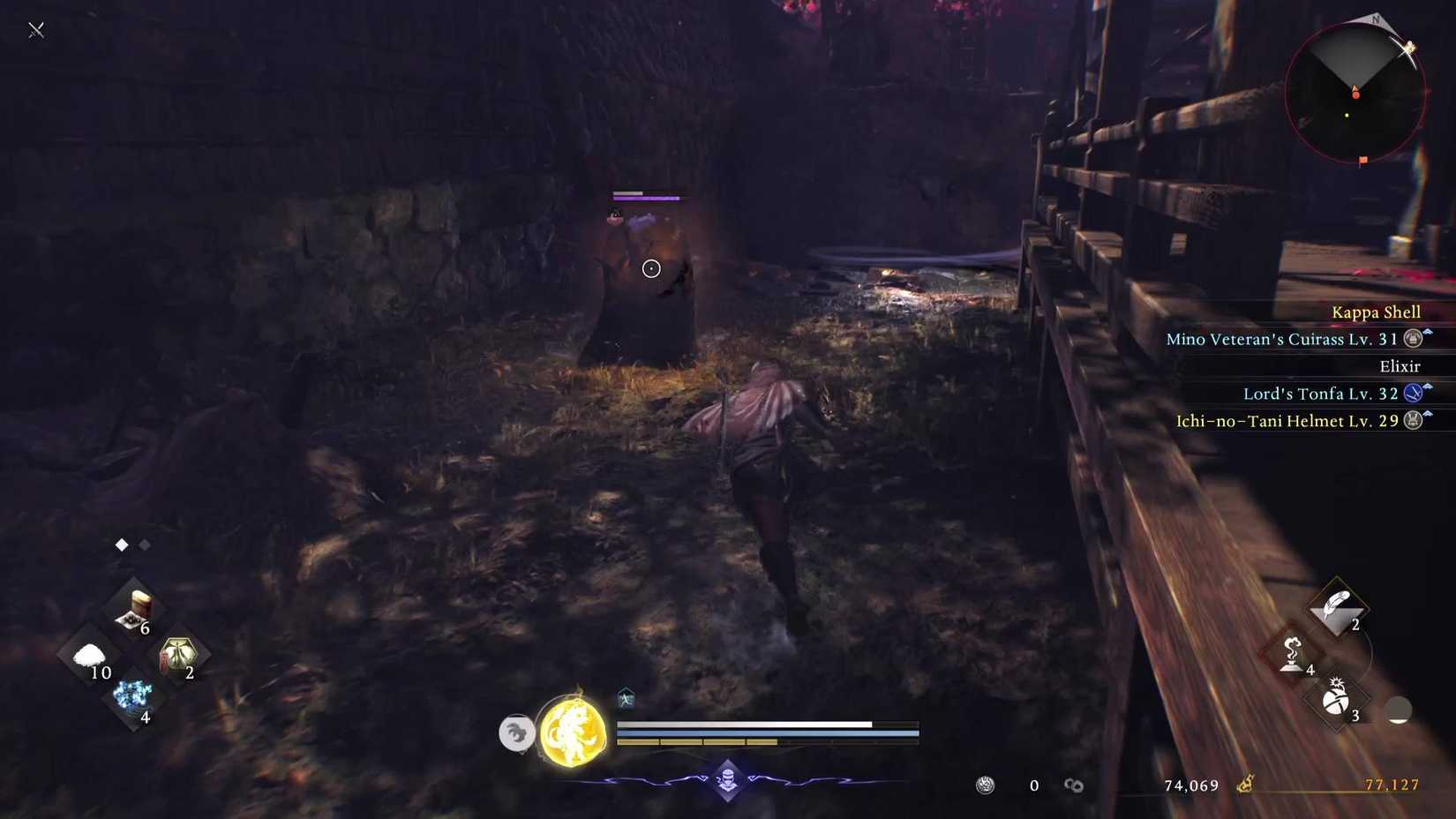Click the gold counter showing 74,069
This screenshot has height=819, width=1456.
[1190, 785]
